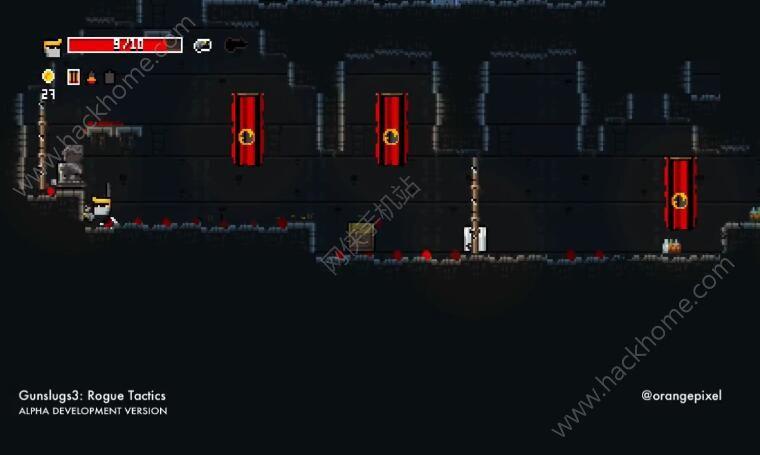Select the boxed item slot with orange bars
760x455 pixels.
[x=73, y=77]
